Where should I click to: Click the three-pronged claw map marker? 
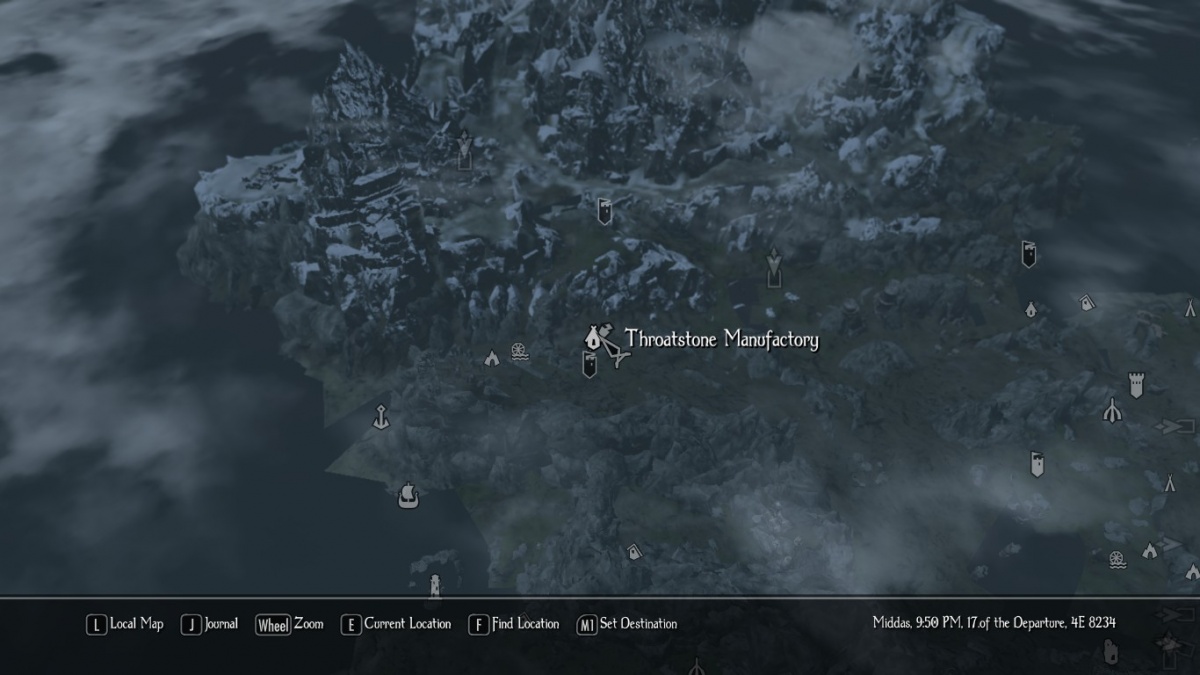point(1111,410)
